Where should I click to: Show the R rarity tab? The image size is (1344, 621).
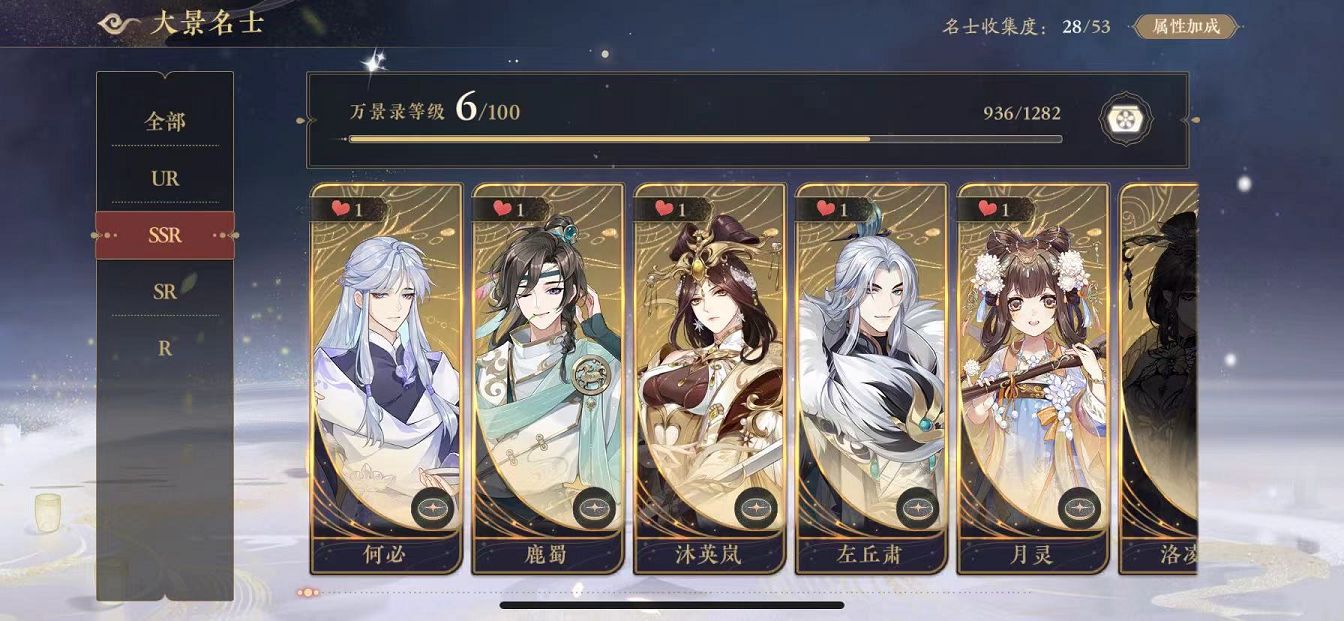[165, 349]
